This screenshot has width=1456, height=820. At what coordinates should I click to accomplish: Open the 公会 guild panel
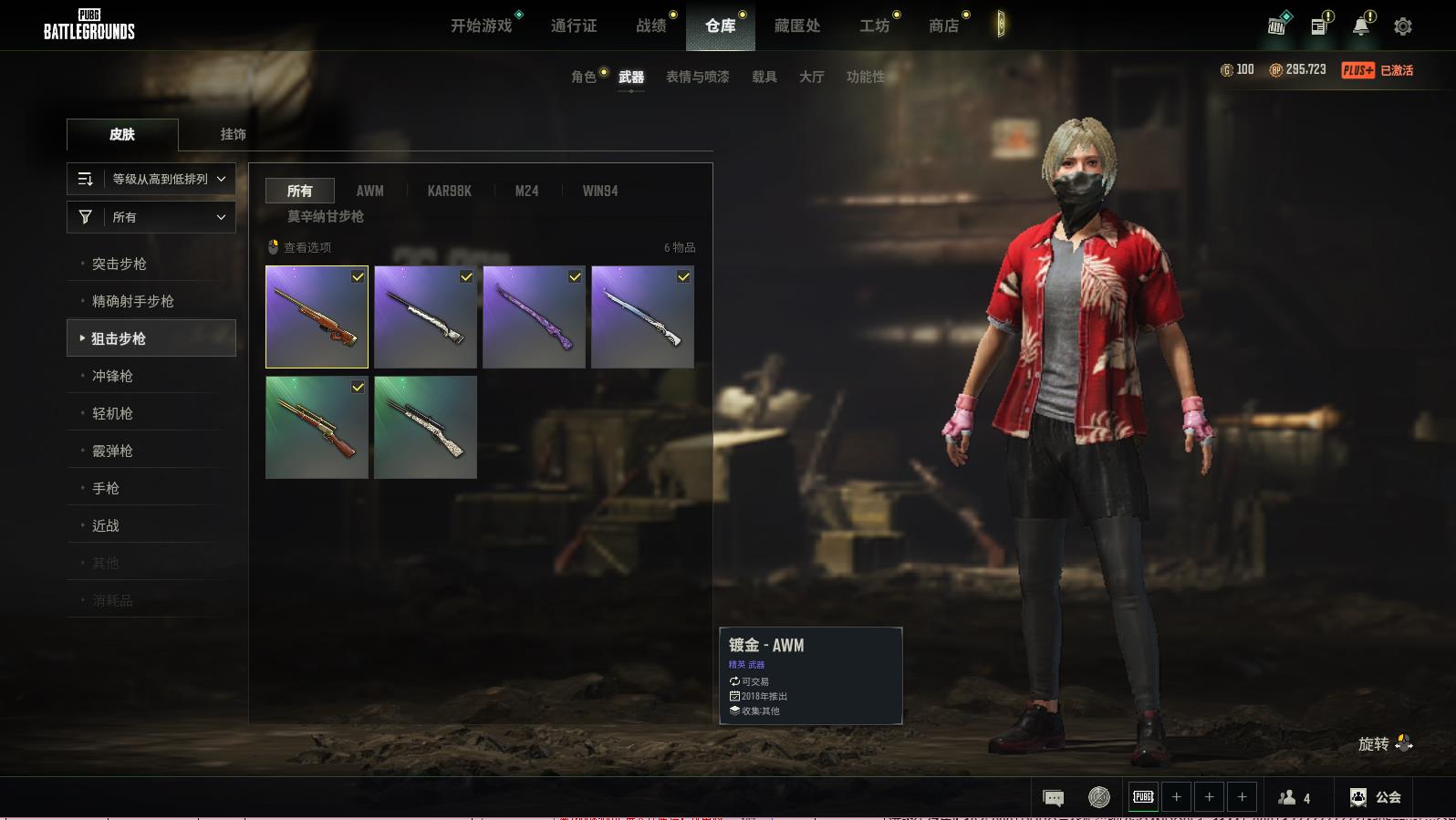coord(1376,797)
